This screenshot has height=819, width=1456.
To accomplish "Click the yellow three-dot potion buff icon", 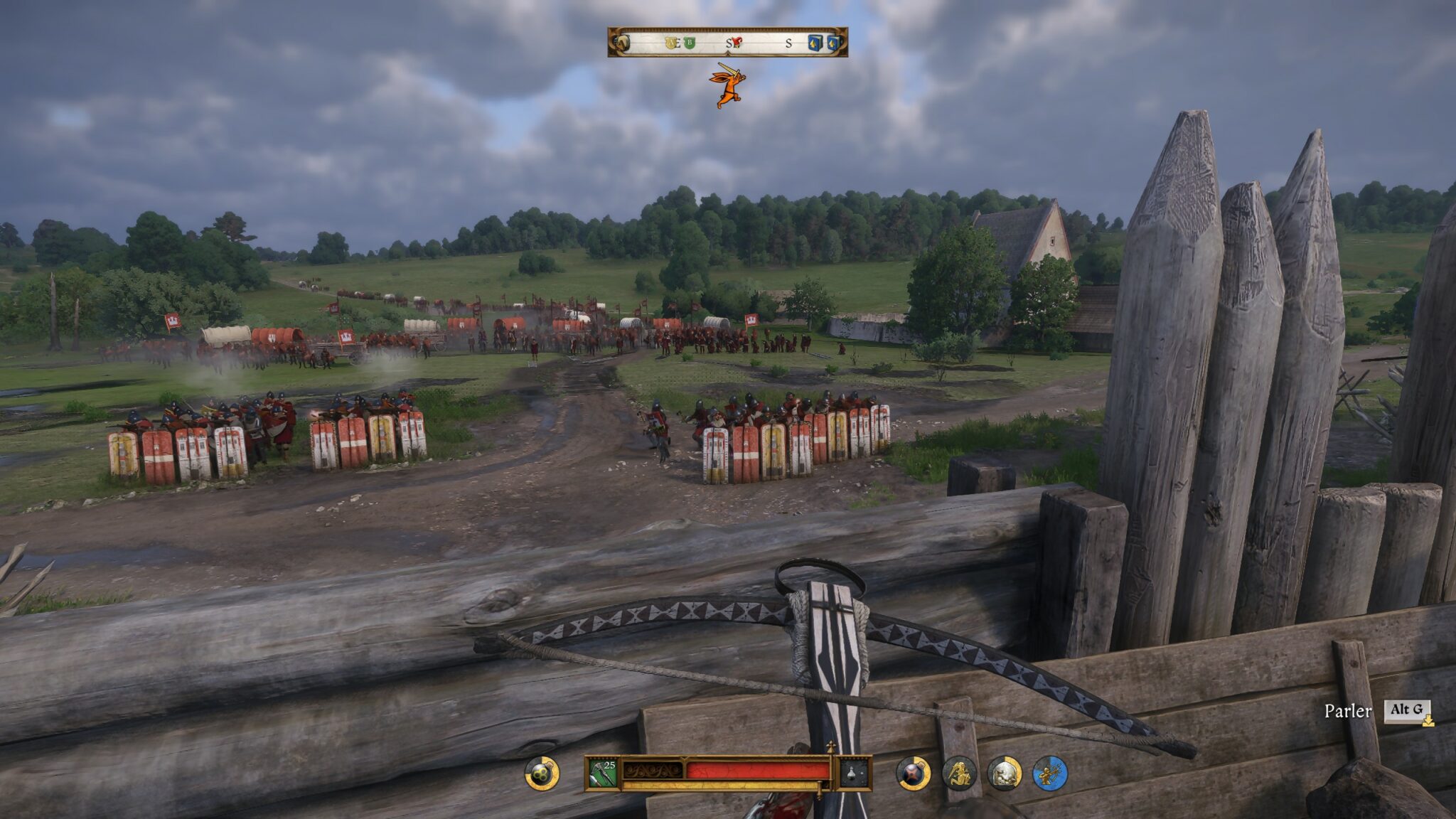I will (542, 773).
